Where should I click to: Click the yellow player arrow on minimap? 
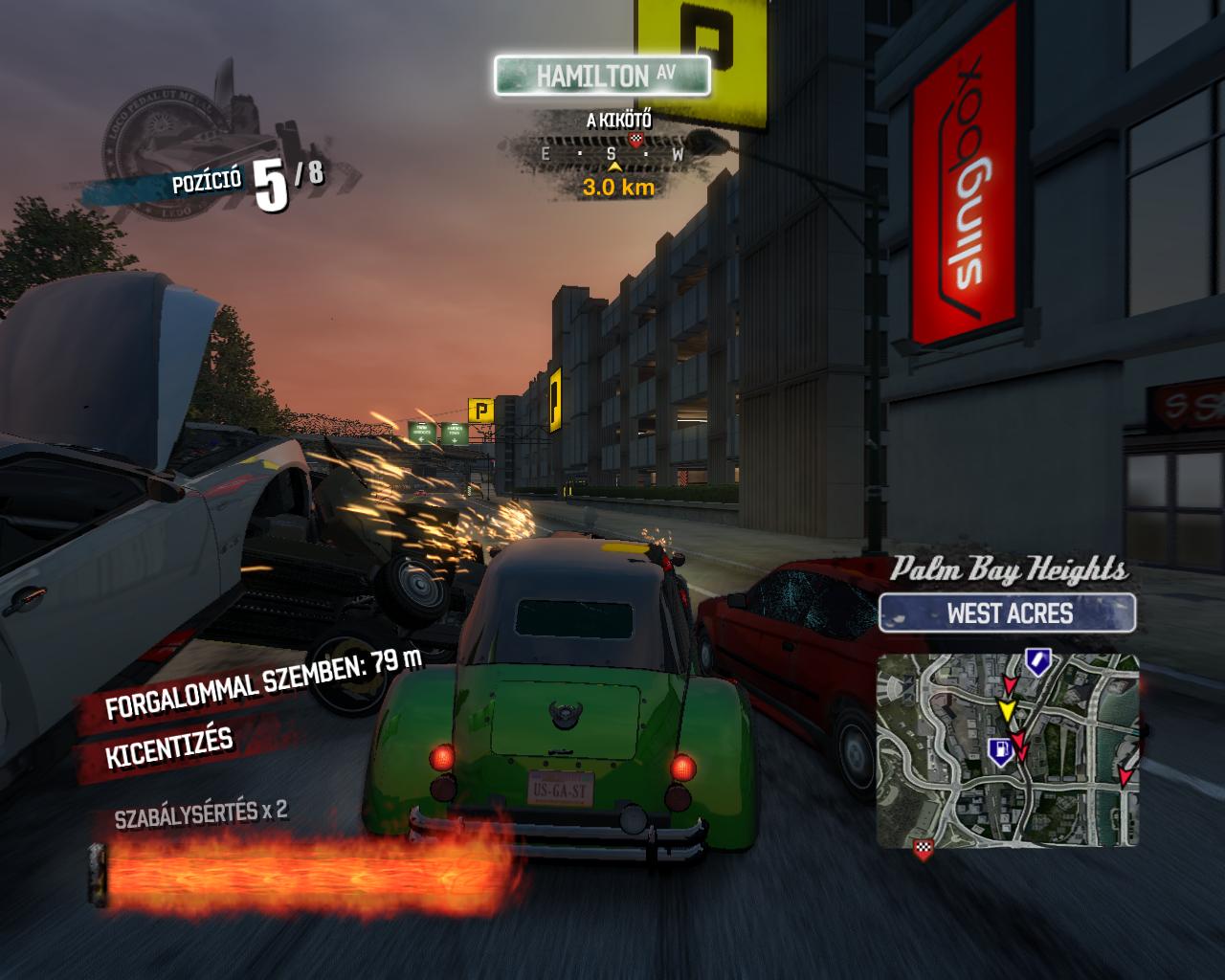[x=1007, y=710]
